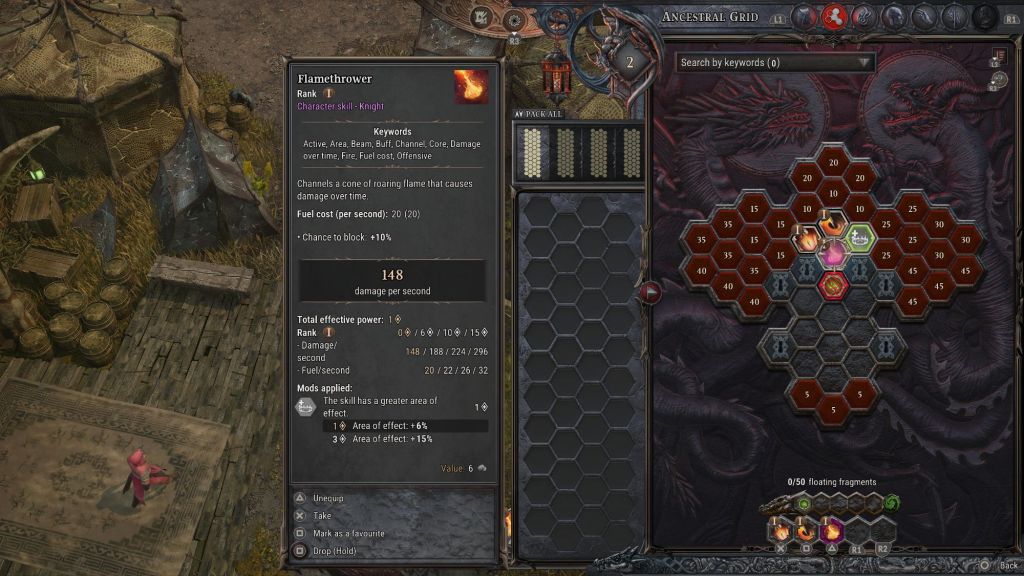Image resolution: width=1024 pixels, height=576 pixels.
Task: Open the hand icon tab
Action: click(x=926, y=16)
